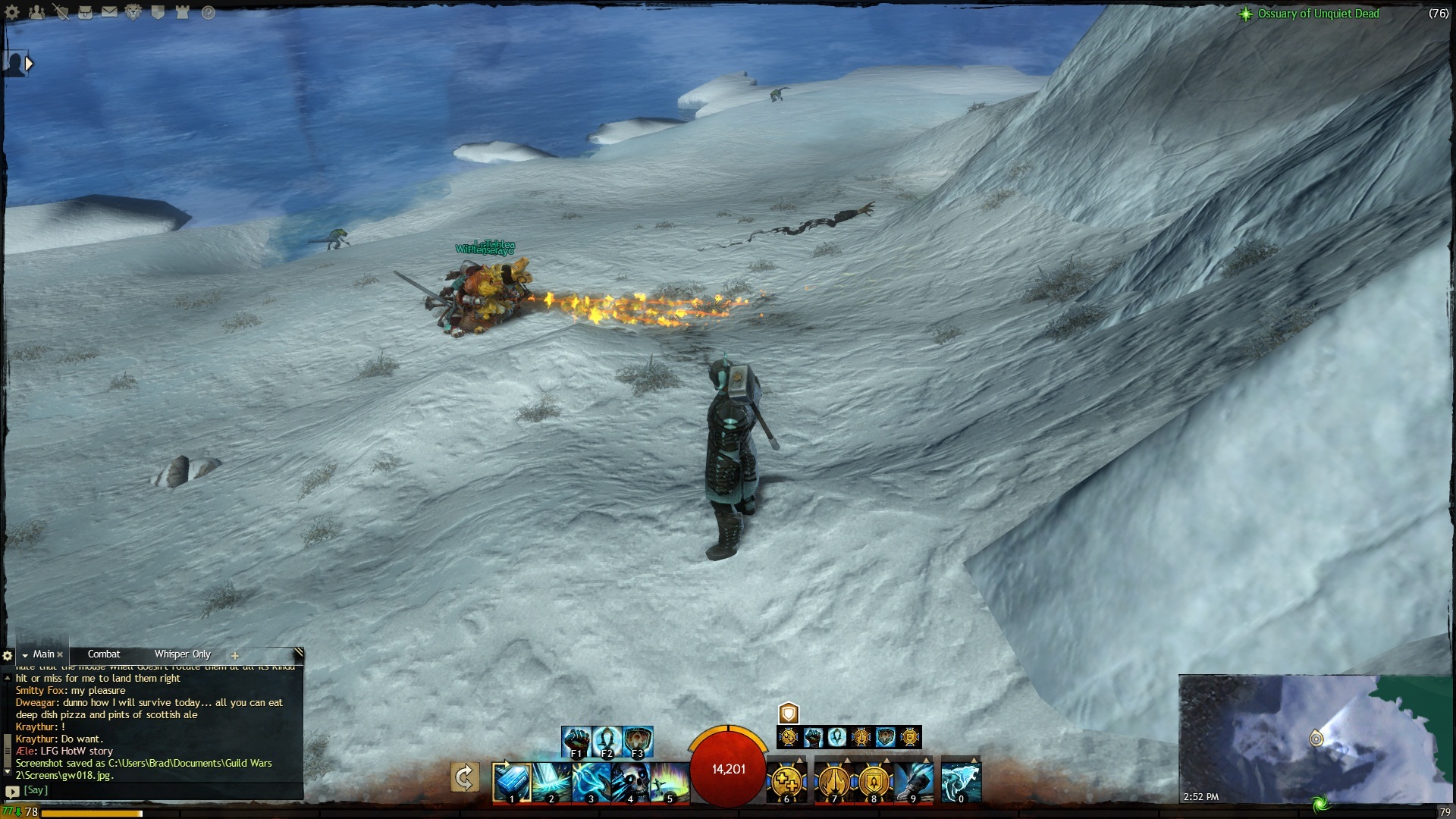The width and height of the screenshot is (1456, 819).
Task: Open the question mark help icon
Action: click(x=208, y=12)
